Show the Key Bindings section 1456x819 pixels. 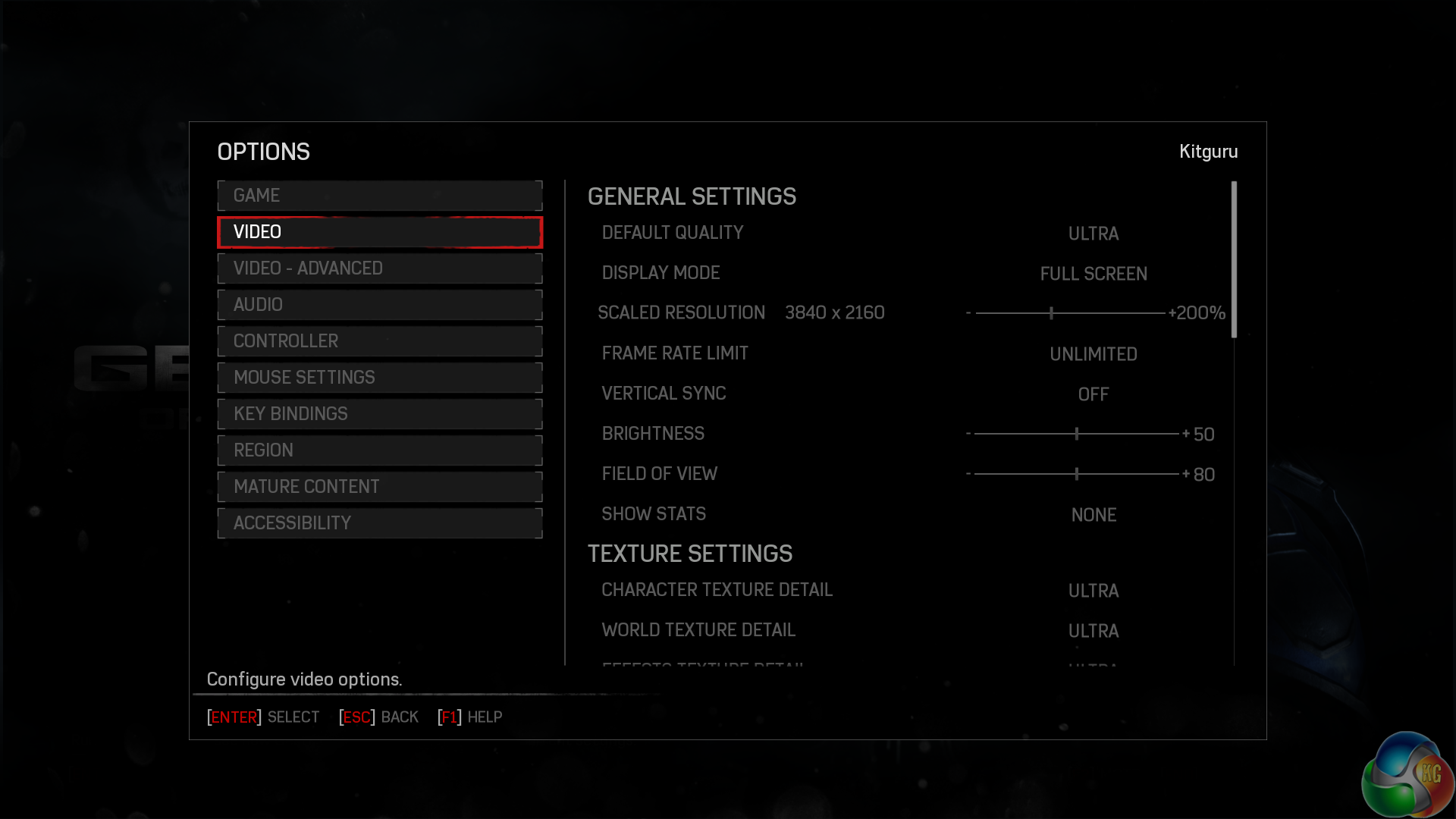[379, 414]
